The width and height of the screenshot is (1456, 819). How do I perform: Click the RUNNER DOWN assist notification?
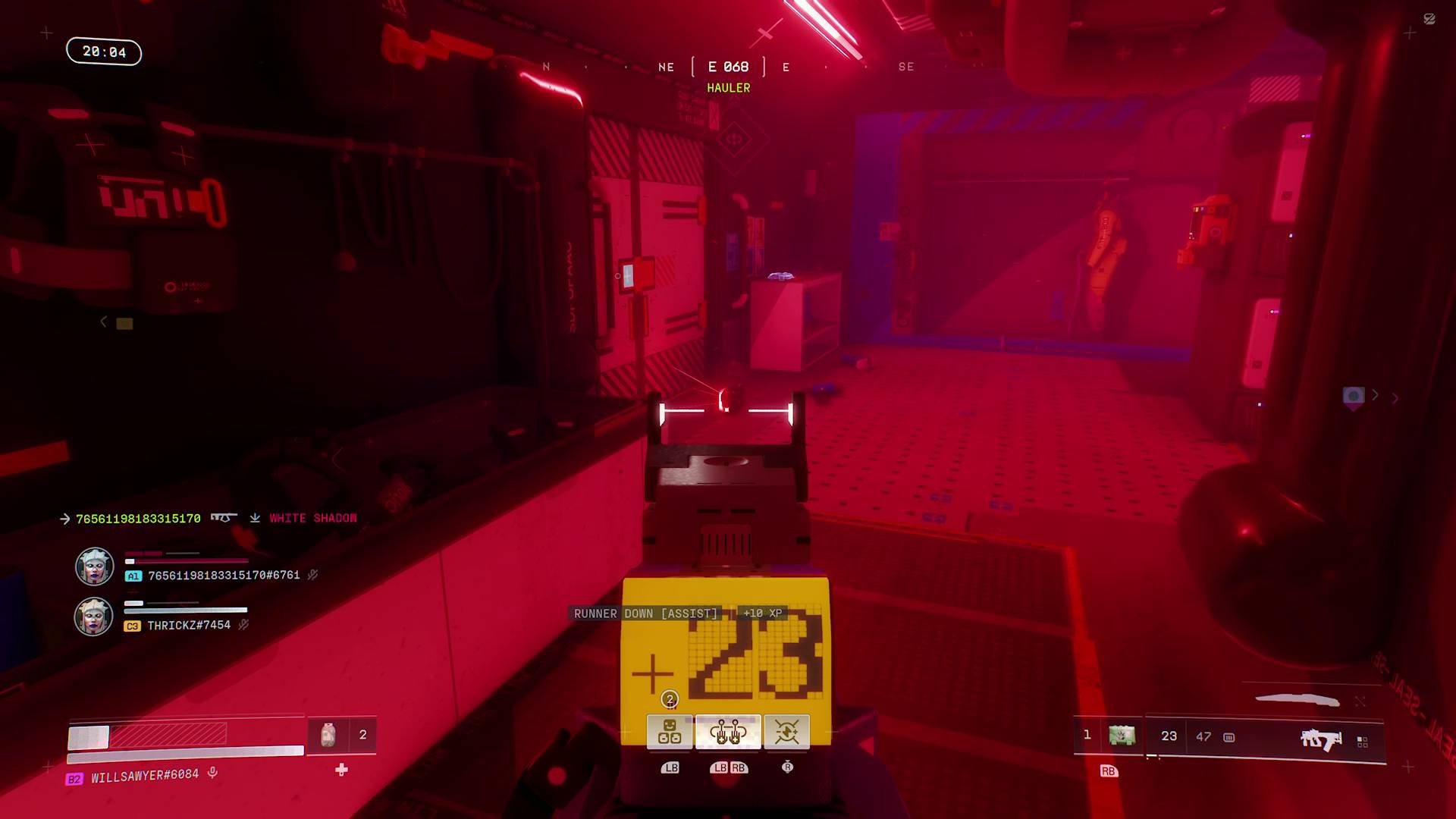(645, 613)
